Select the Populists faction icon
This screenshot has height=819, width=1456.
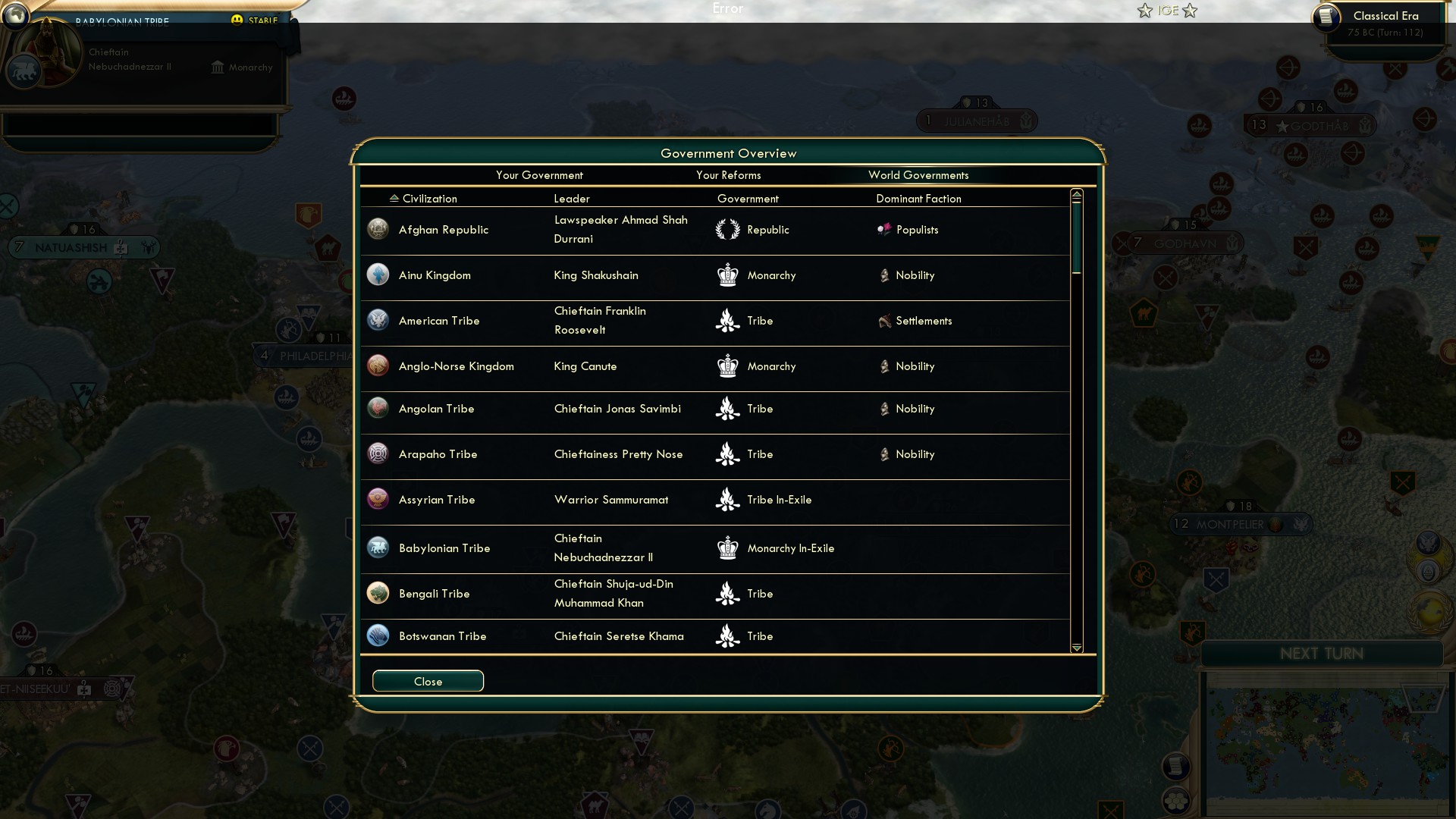point(884,229)
